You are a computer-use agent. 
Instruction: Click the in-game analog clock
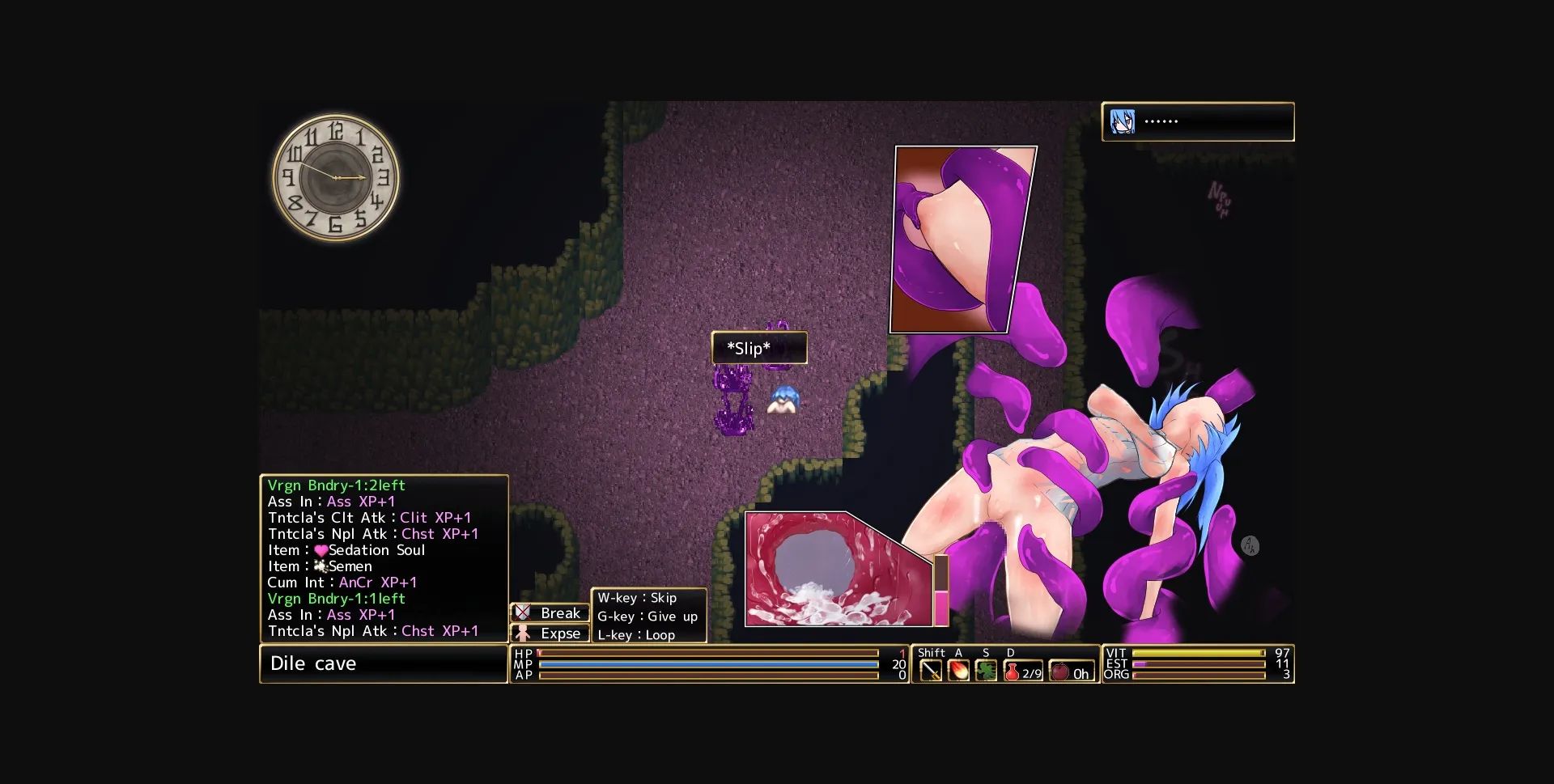337,178
